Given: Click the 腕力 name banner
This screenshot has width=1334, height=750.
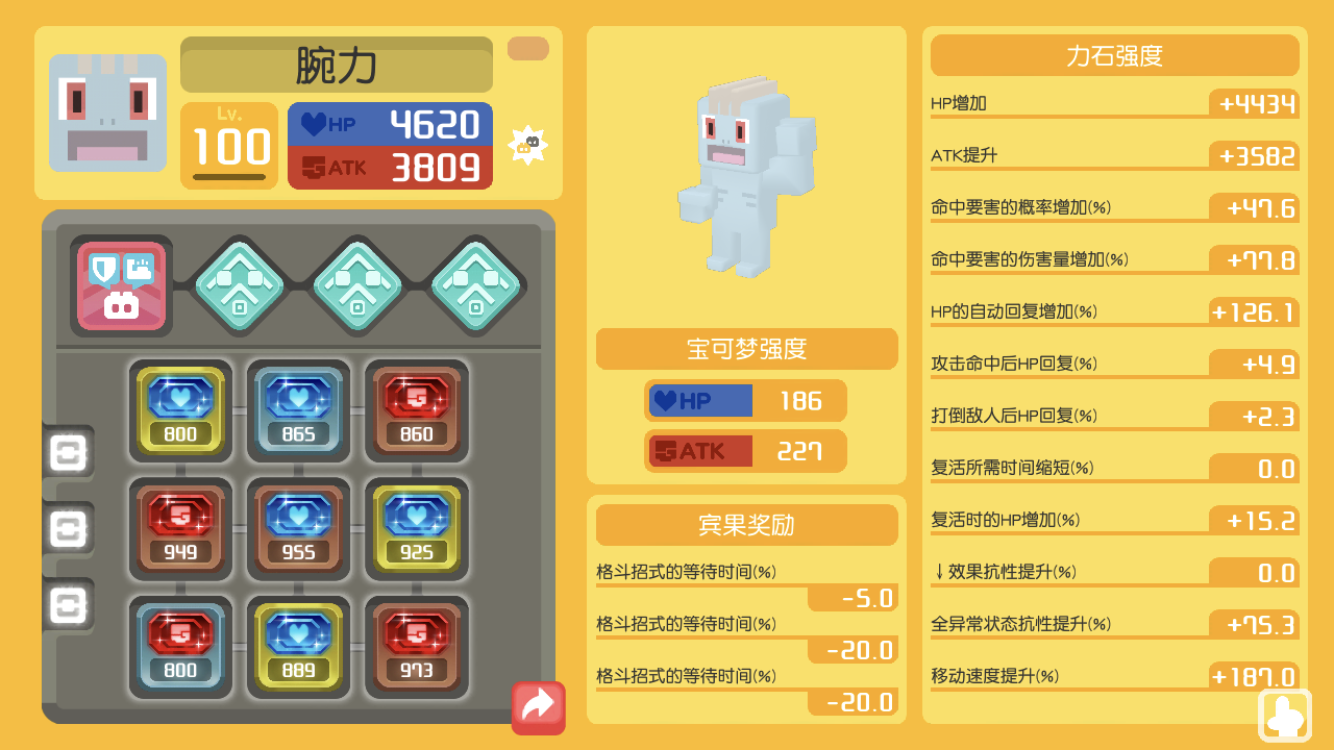Looking at the screenshot, I should pyautogui.click(x=337, y=64).
